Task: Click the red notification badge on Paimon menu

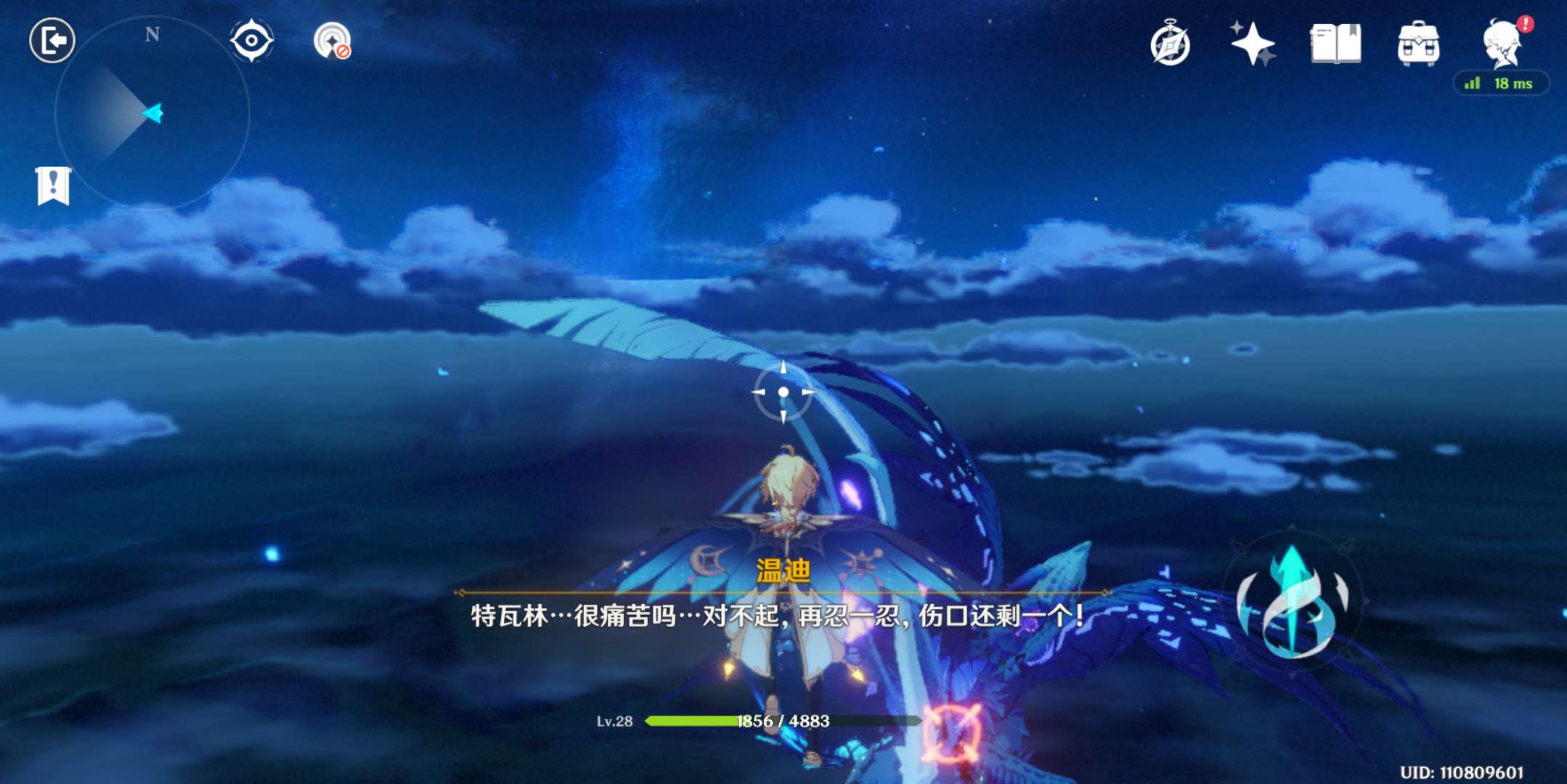Action: pos(1526,22)
